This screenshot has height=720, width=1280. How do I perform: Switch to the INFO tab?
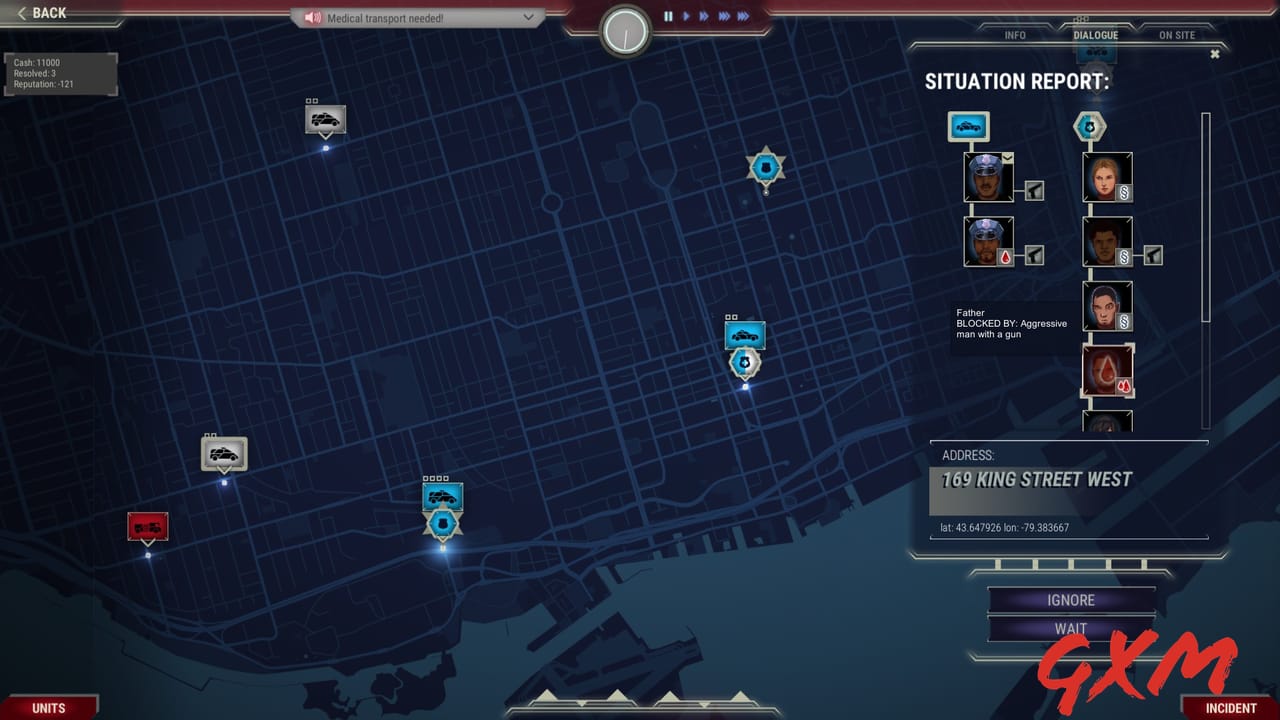pos(1013,35)
